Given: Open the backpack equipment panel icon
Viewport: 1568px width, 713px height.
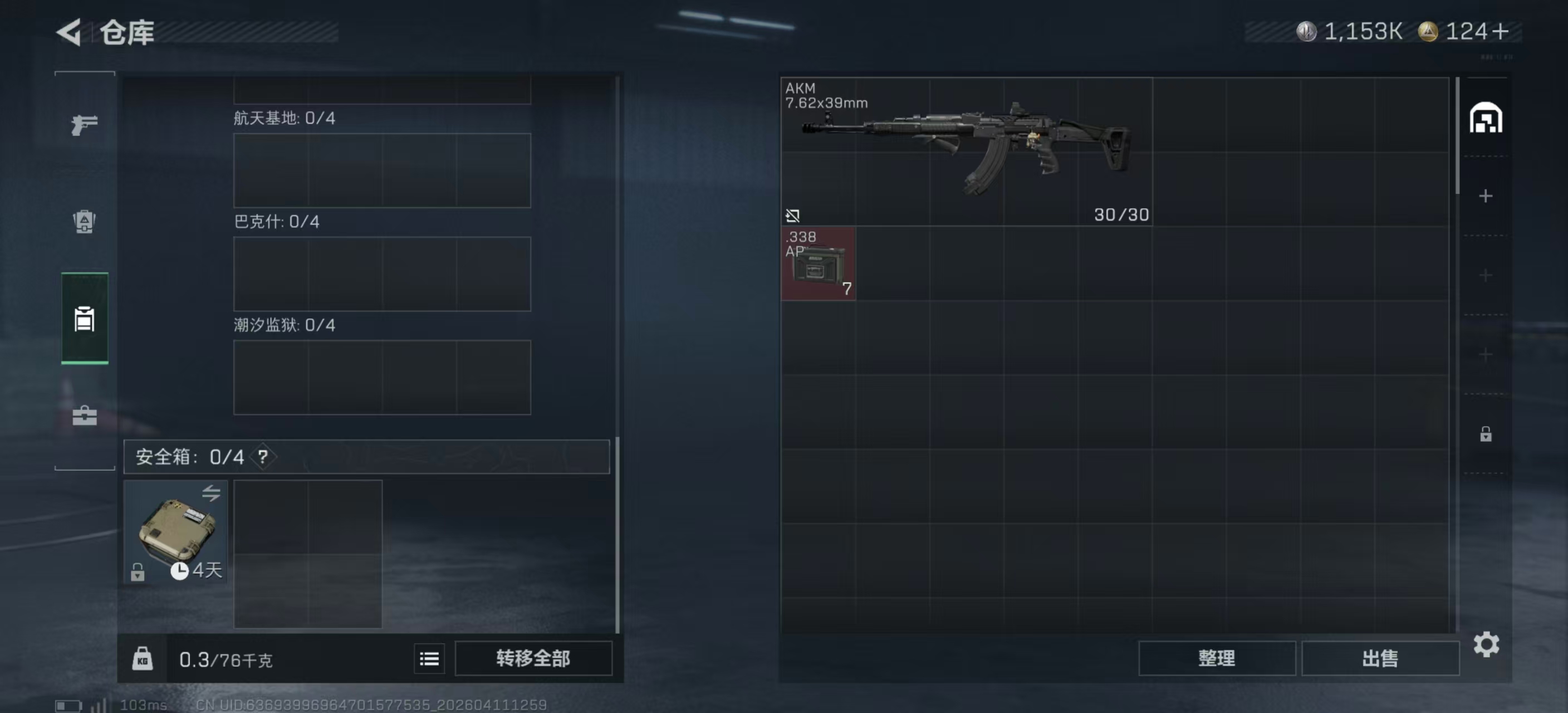Looking at the screenshot, I should pos(84,222).
